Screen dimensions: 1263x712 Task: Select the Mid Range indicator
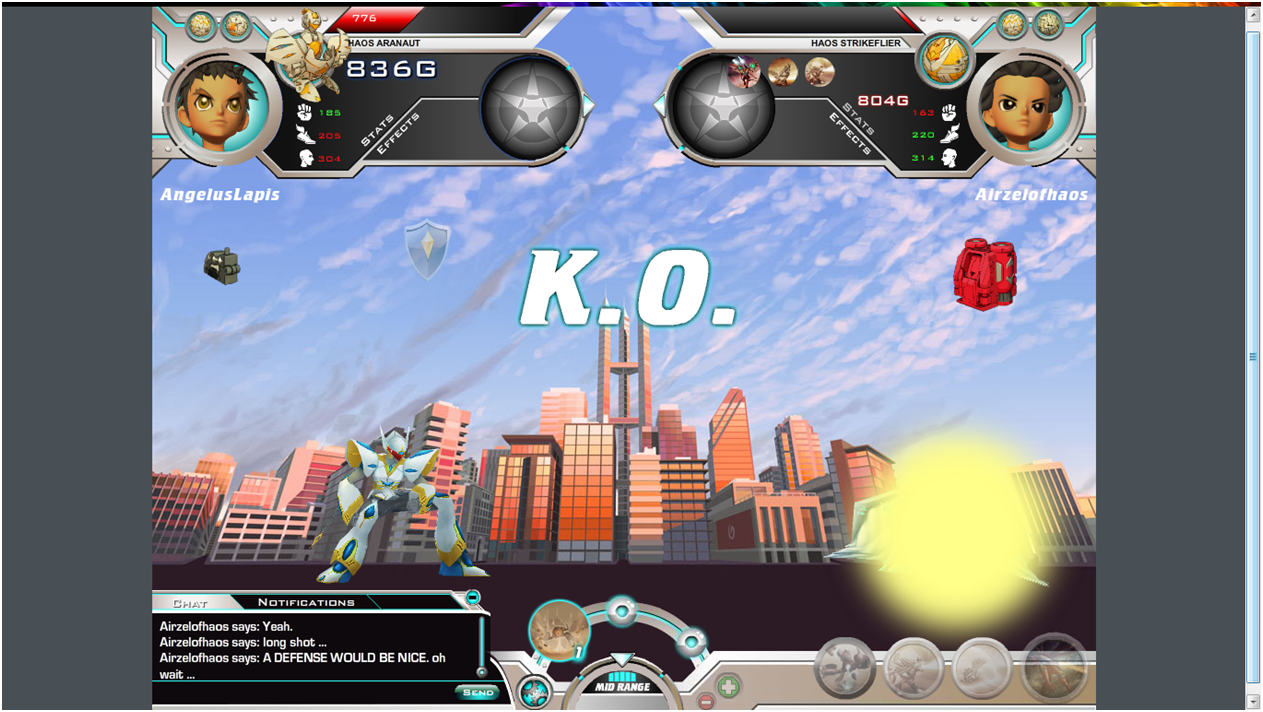622,687
